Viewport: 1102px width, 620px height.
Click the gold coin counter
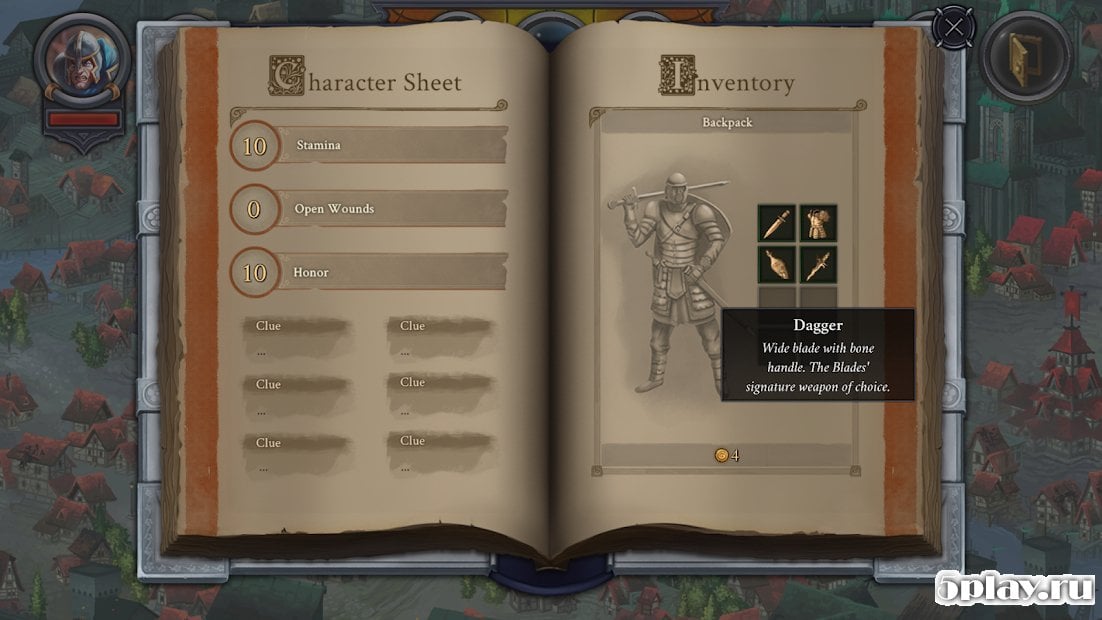tap(727, 456)
